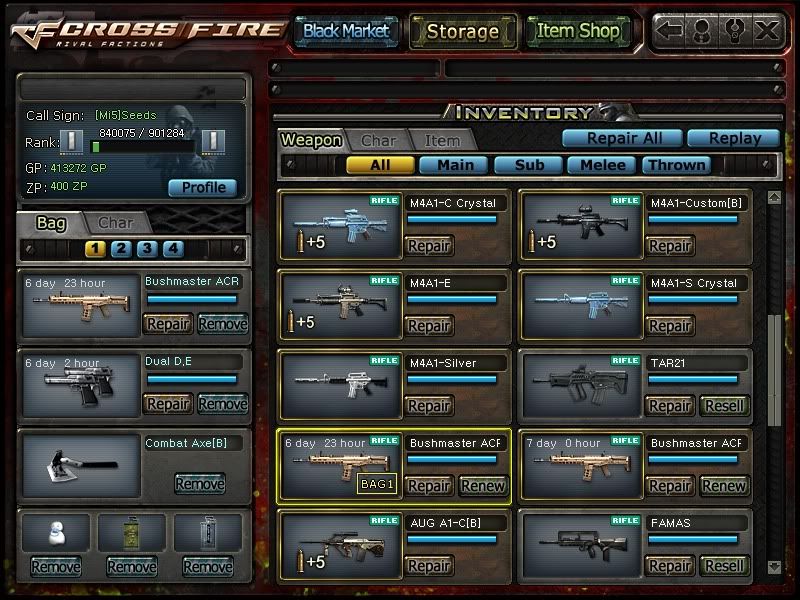Switch to the Sub weapons filter
Image resolution: width=800 pixels, height=600 pixels.
pos(528,165)
